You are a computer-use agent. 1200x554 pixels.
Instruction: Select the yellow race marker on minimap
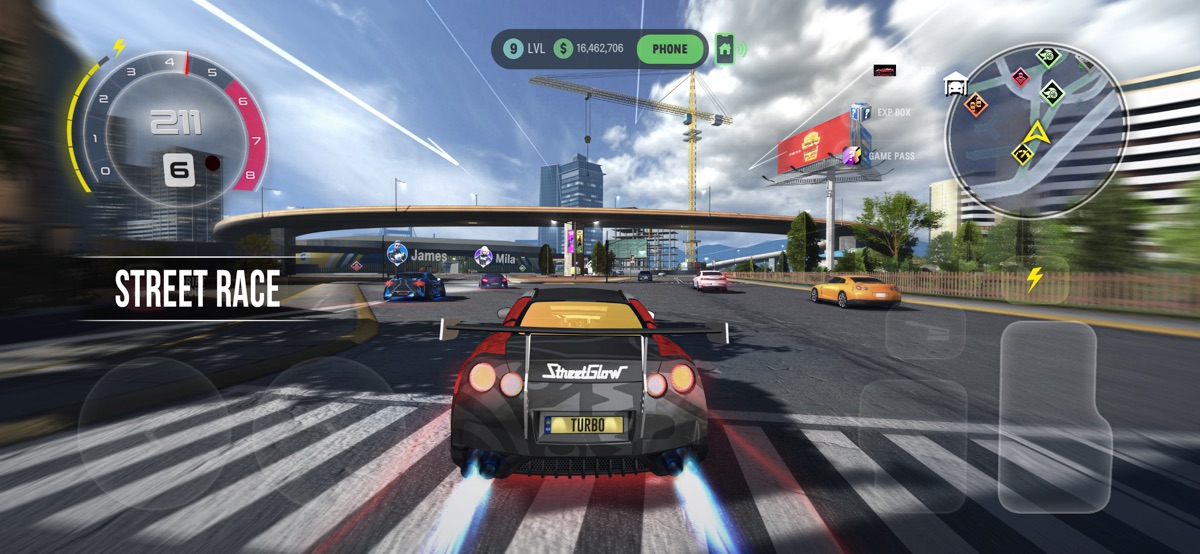[x=1022, y=153]
